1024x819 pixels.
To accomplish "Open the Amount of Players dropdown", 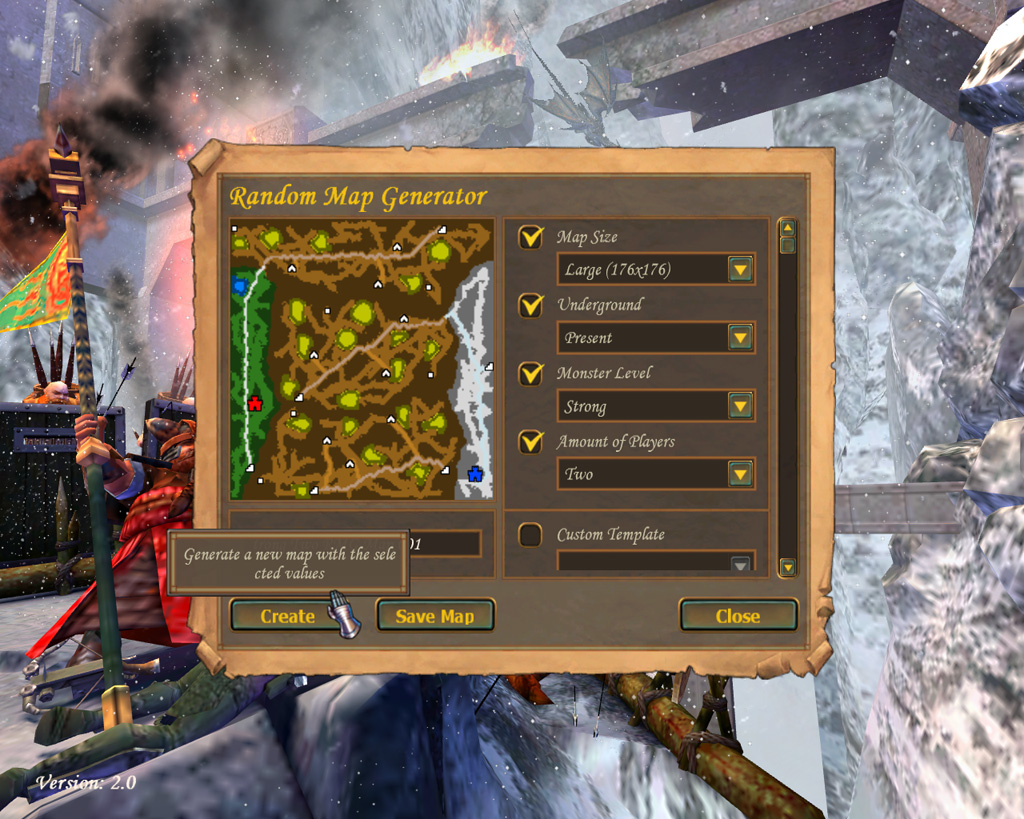I will [740, 473].
